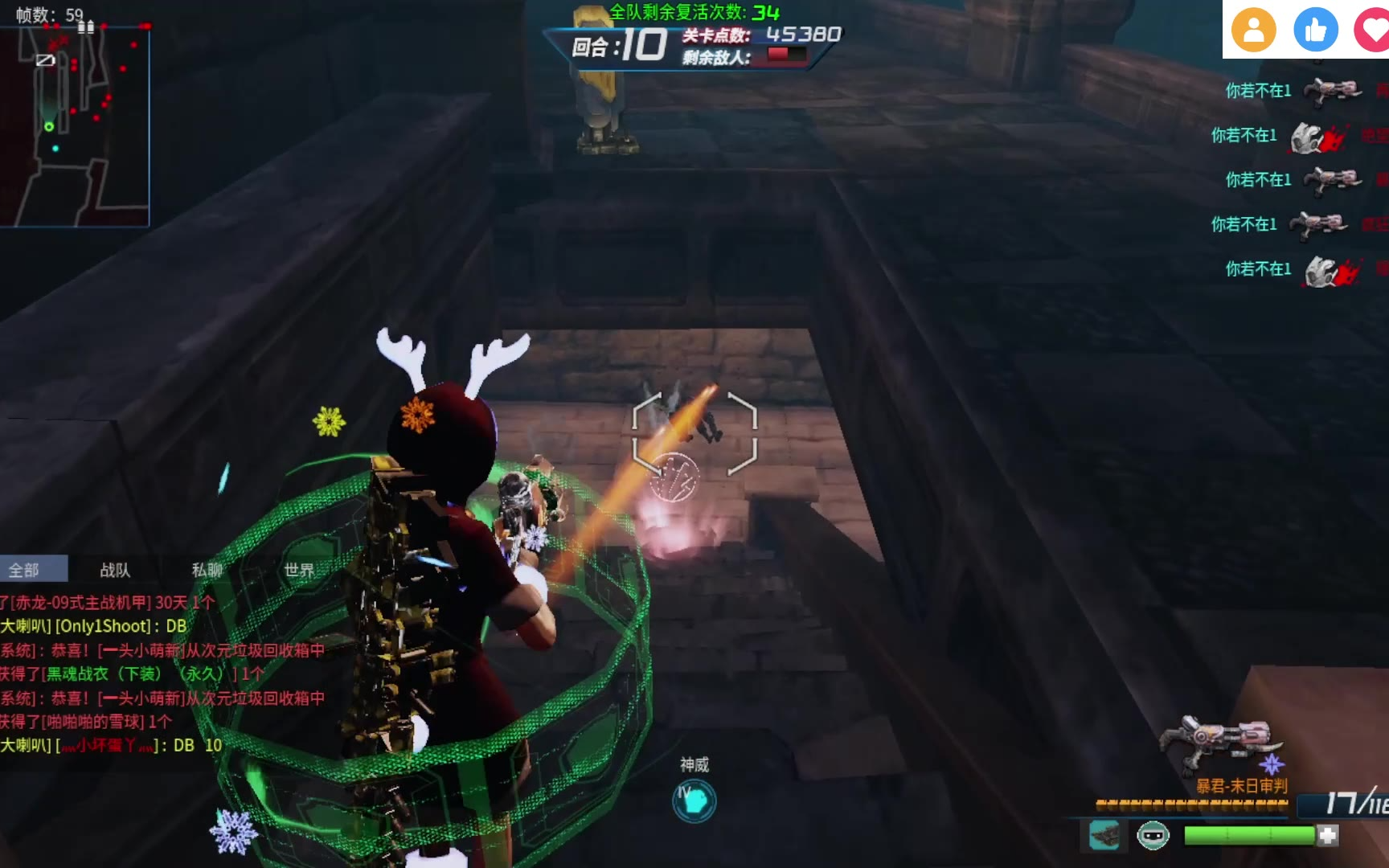Show the 世界 chat tab
The image size is (1389, 868).
point(299,570)
